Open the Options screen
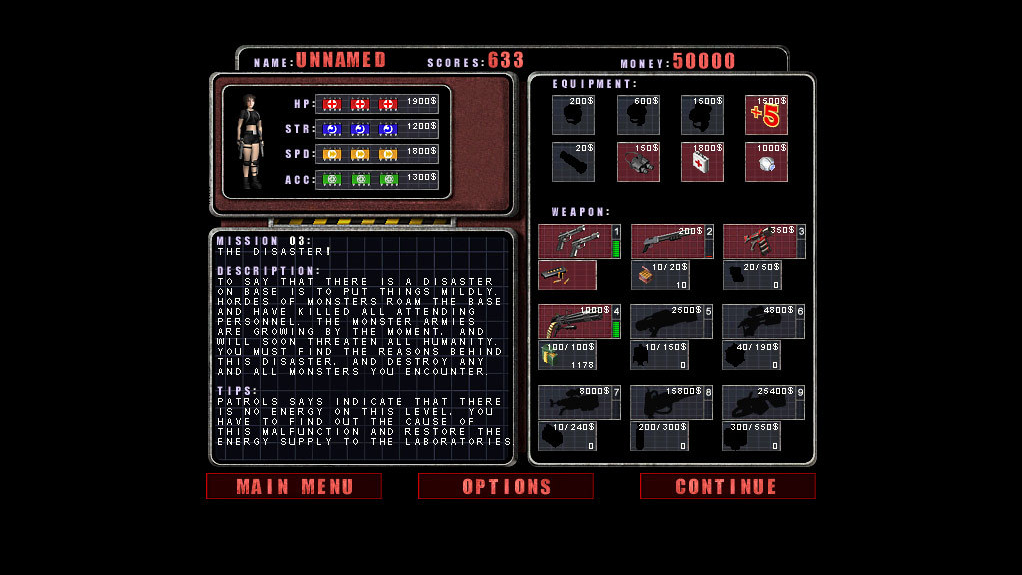 [x=506, y=487]
